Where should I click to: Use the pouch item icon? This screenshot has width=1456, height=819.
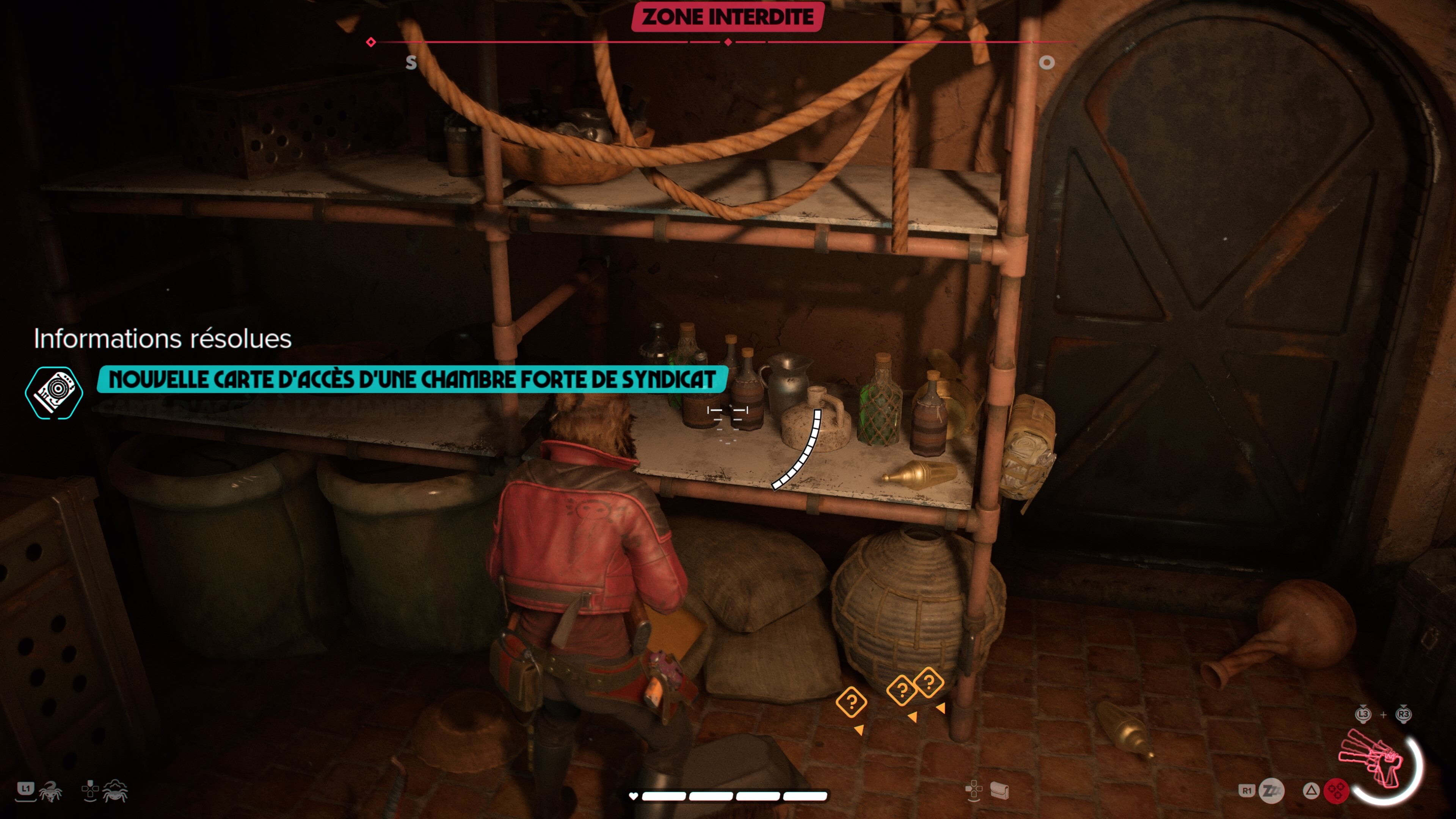pos(999,791)
